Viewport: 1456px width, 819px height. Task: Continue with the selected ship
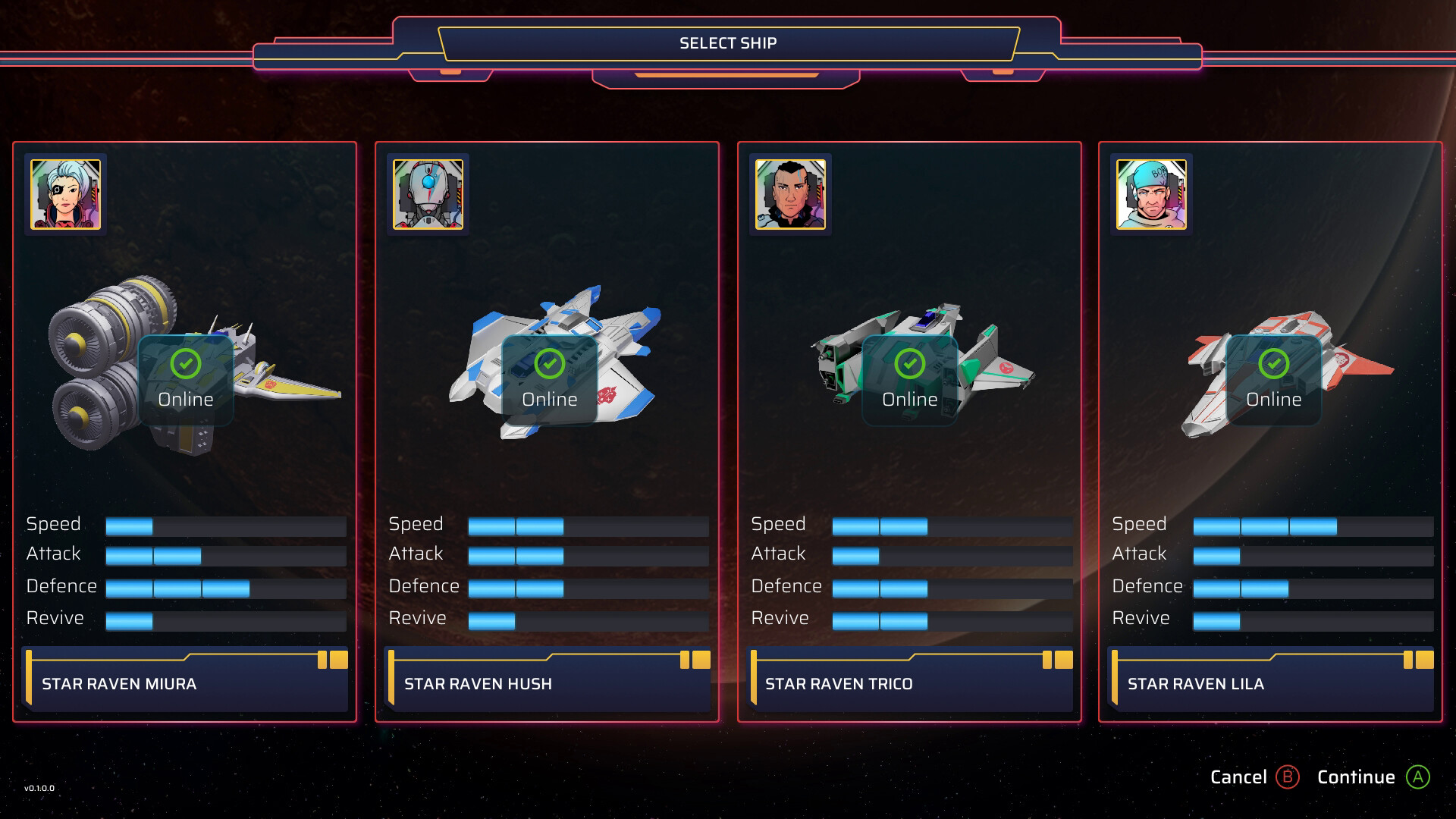tap(1373, 777)
